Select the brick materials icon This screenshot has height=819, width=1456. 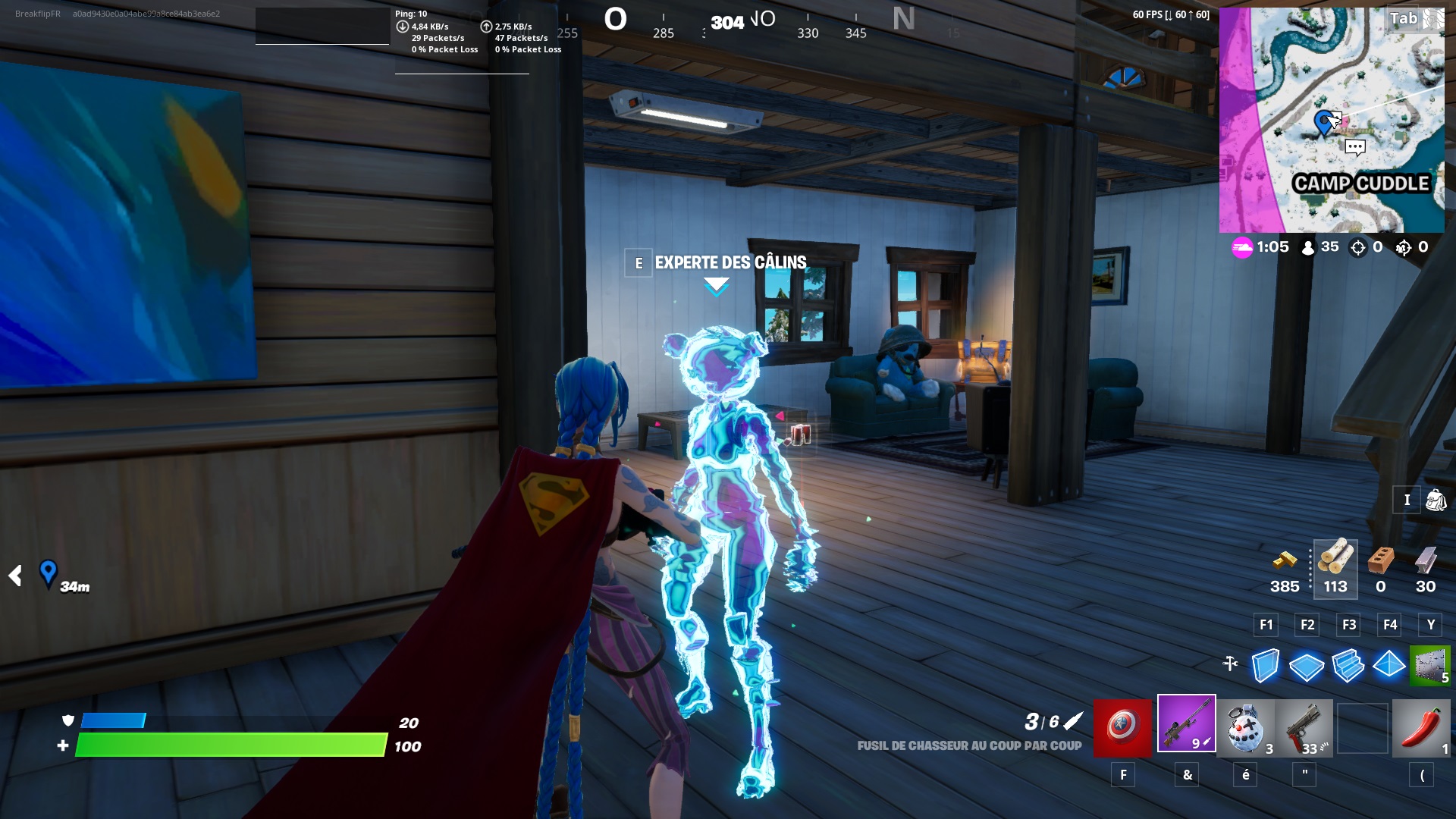[1380, 565]
